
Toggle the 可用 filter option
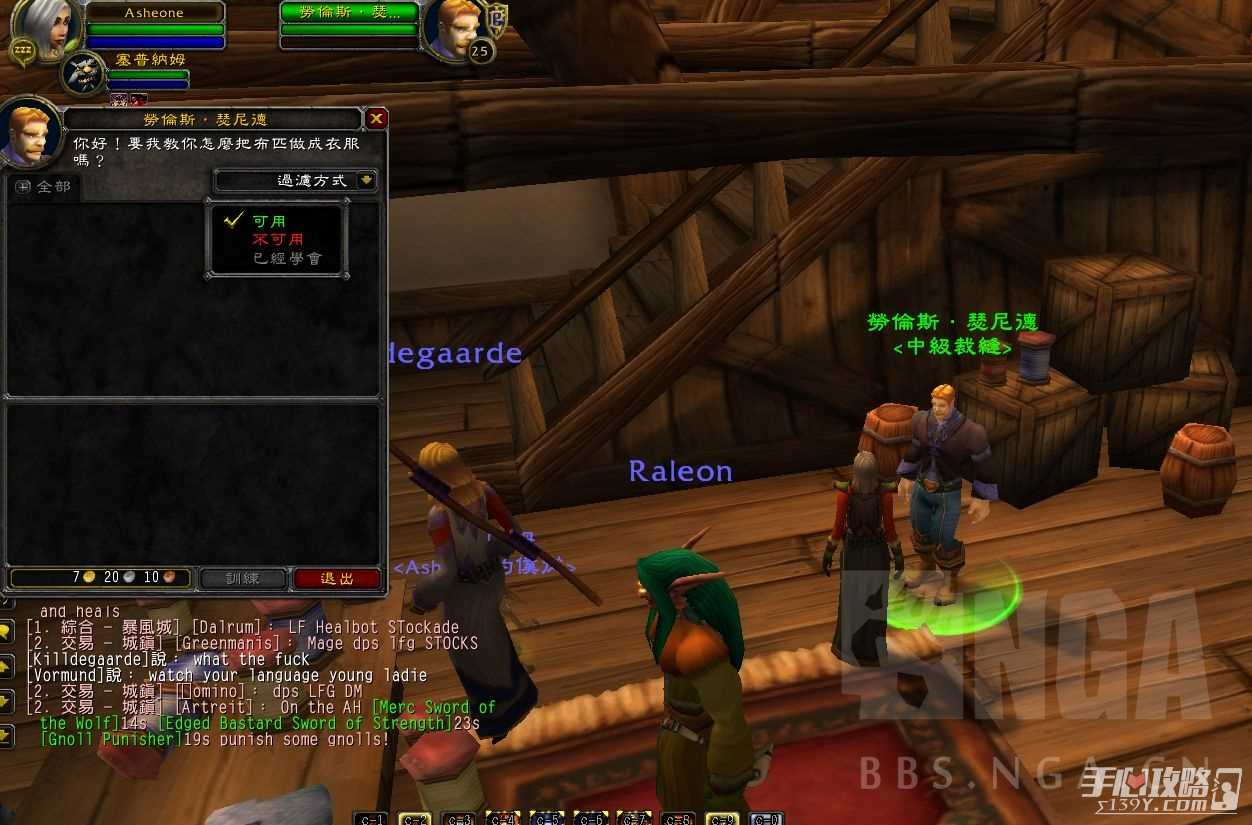[x=268, y=221]
